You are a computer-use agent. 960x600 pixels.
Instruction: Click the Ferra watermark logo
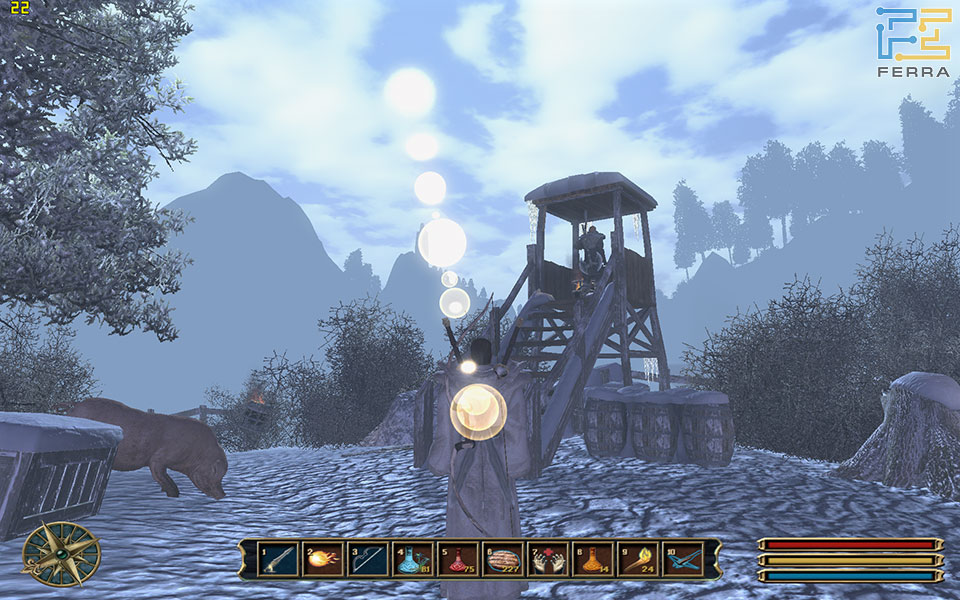(911, 42)
